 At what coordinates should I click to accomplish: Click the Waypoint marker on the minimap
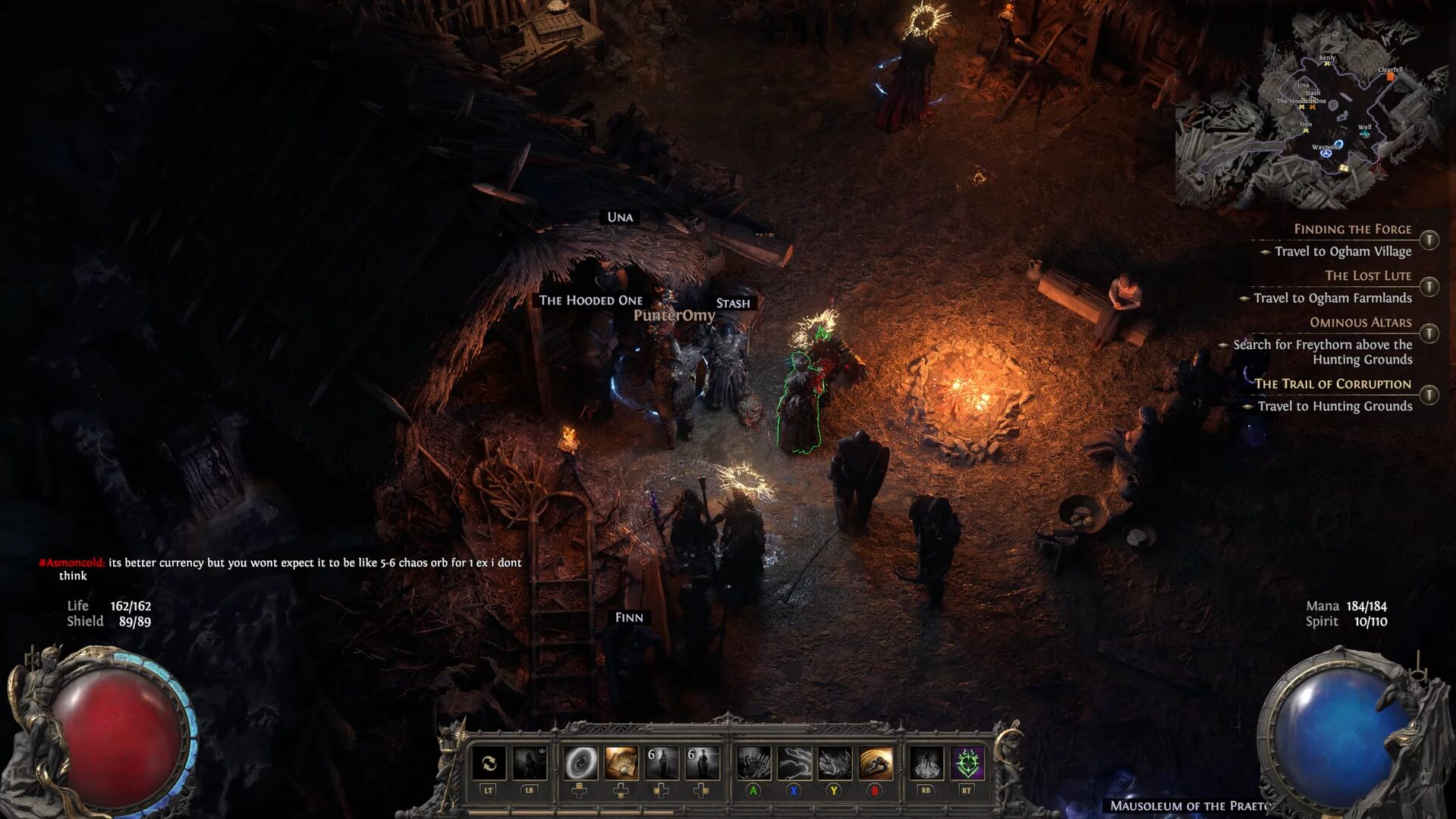(1325, 153)
